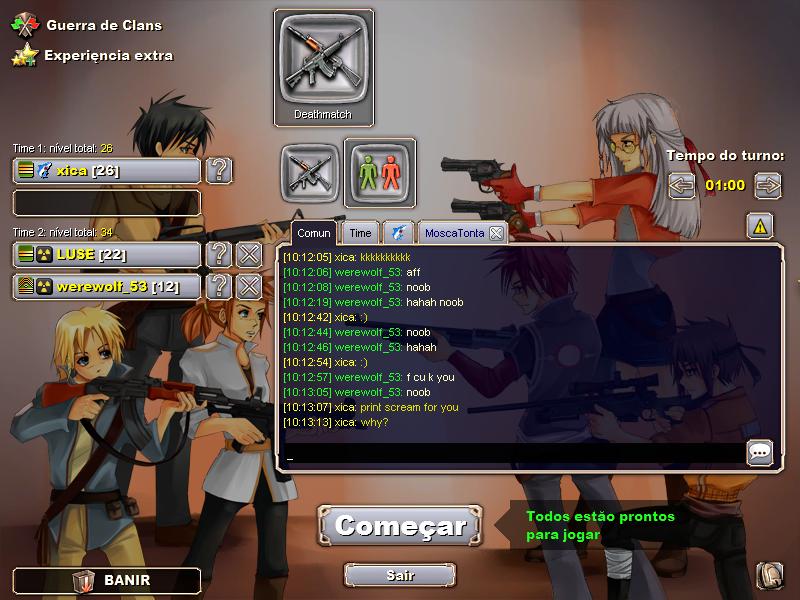Send message with speech bubble button
This screenshot has height=600, width=800.
[x=760, y=453]
